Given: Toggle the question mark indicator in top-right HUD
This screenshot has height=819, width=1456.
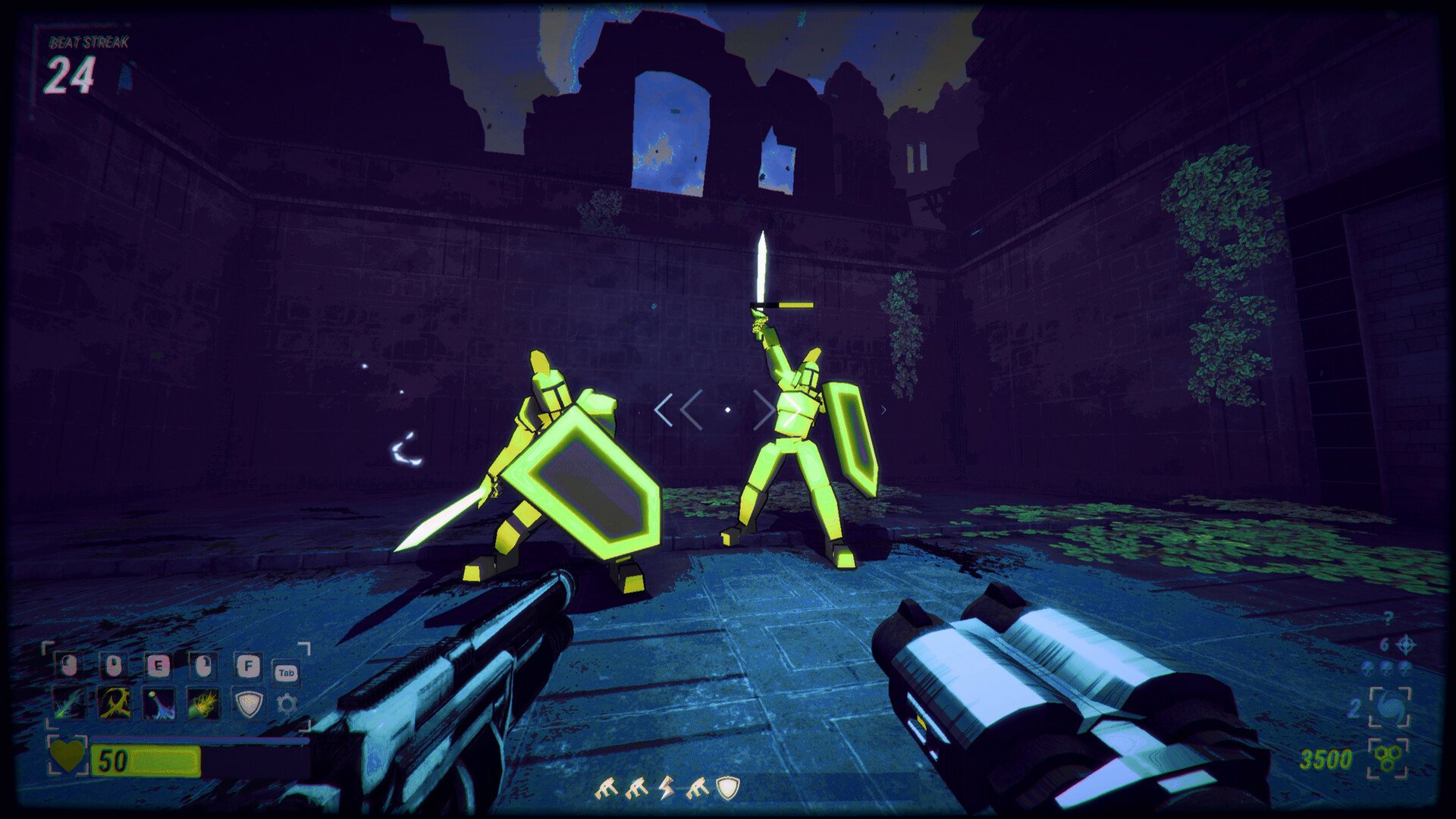Looking at the screenshot, I should pyautogui.click(x=1389, y=617).
